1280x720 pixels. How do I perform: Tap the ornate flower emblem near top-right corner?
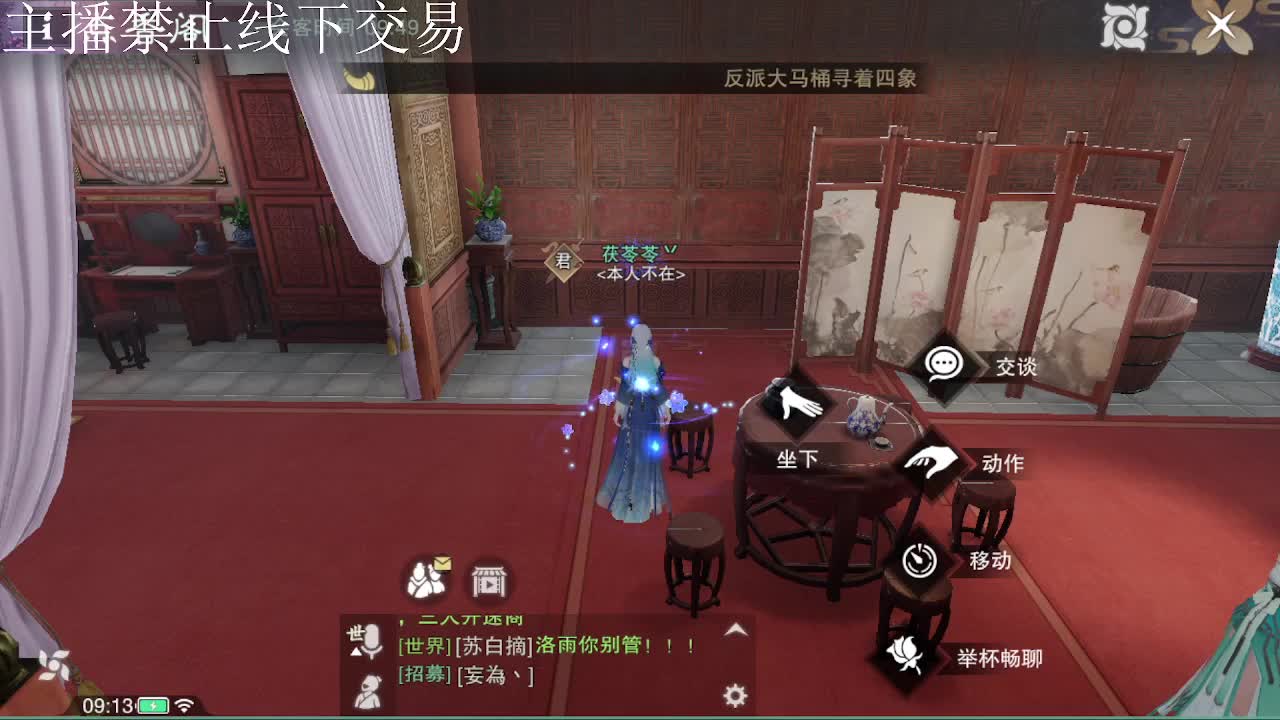click(x=1126, y=25)
